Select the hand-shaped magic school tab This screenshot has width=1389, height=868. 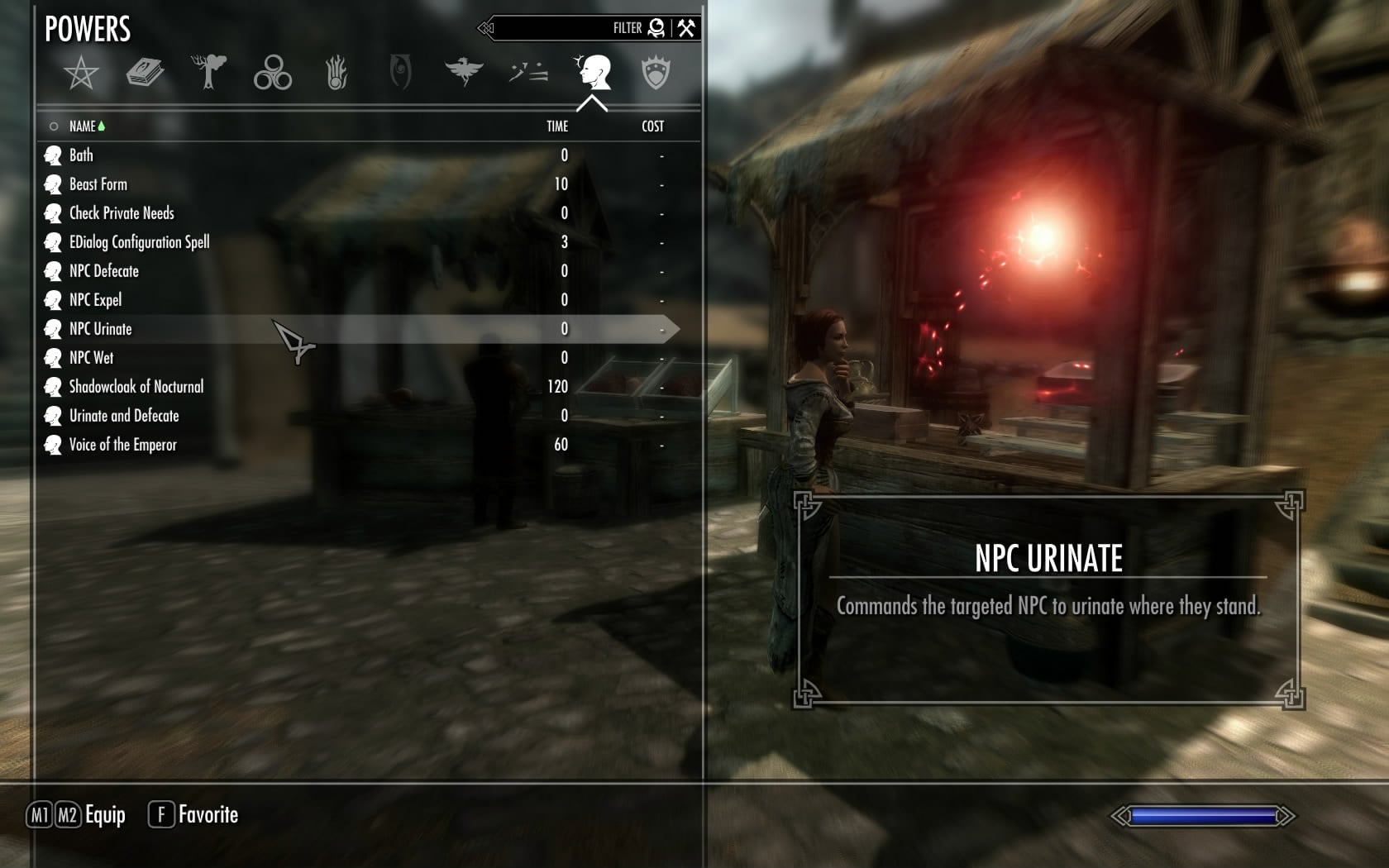tap(336, 73)
